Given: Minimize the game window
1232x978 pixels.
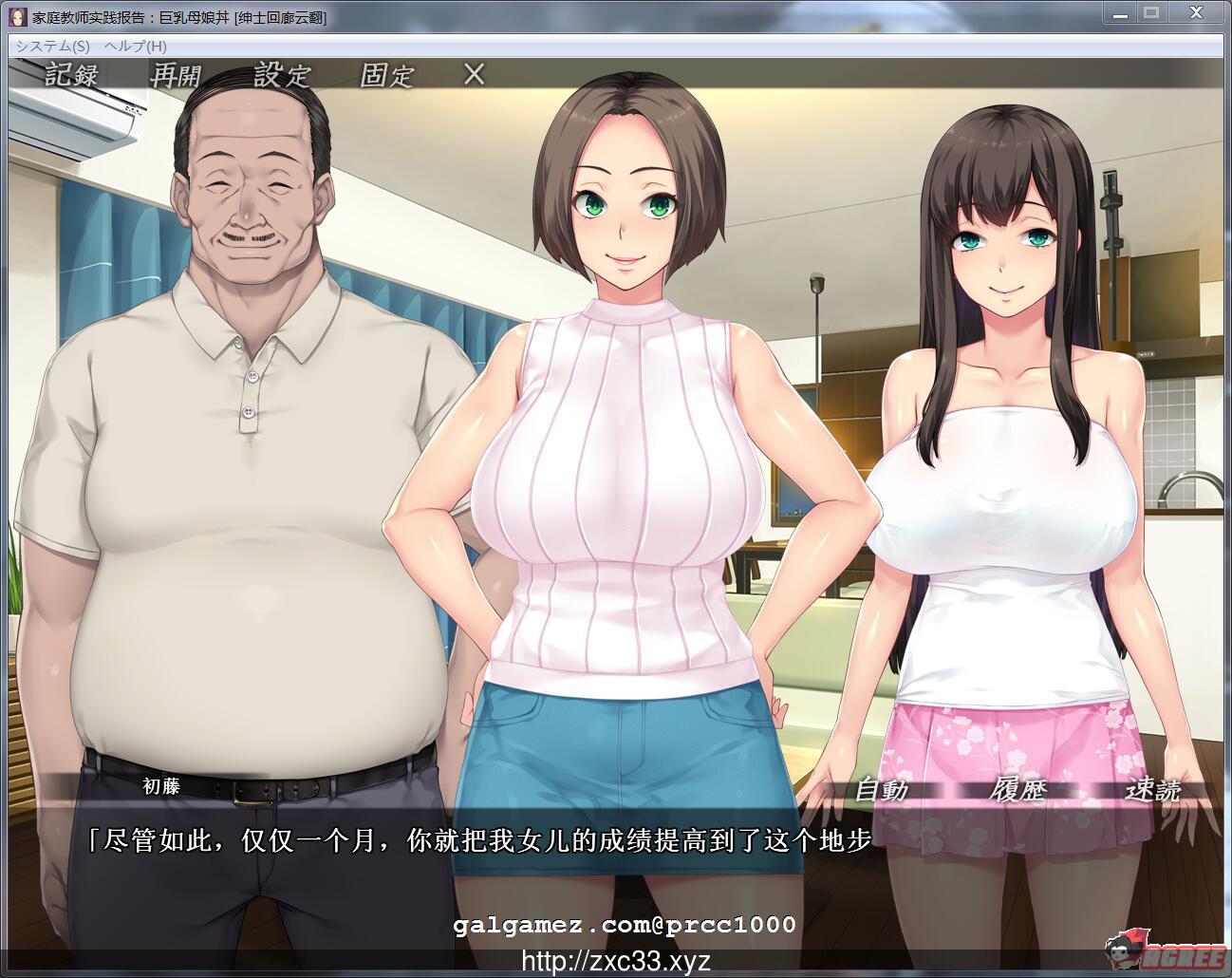Looking at the screenshot, I should (x=1118, y=12).
